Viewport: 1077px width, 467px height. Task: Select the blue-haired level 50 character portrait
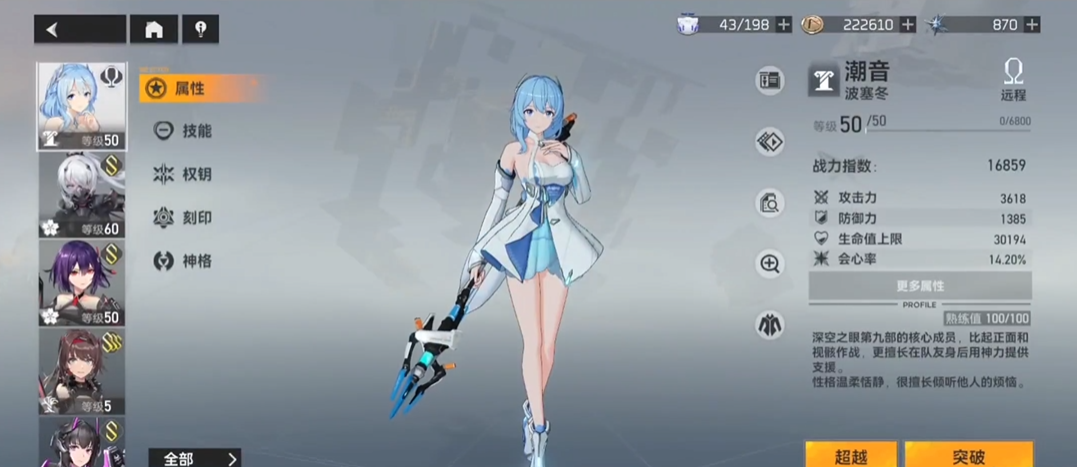(81, 106)
